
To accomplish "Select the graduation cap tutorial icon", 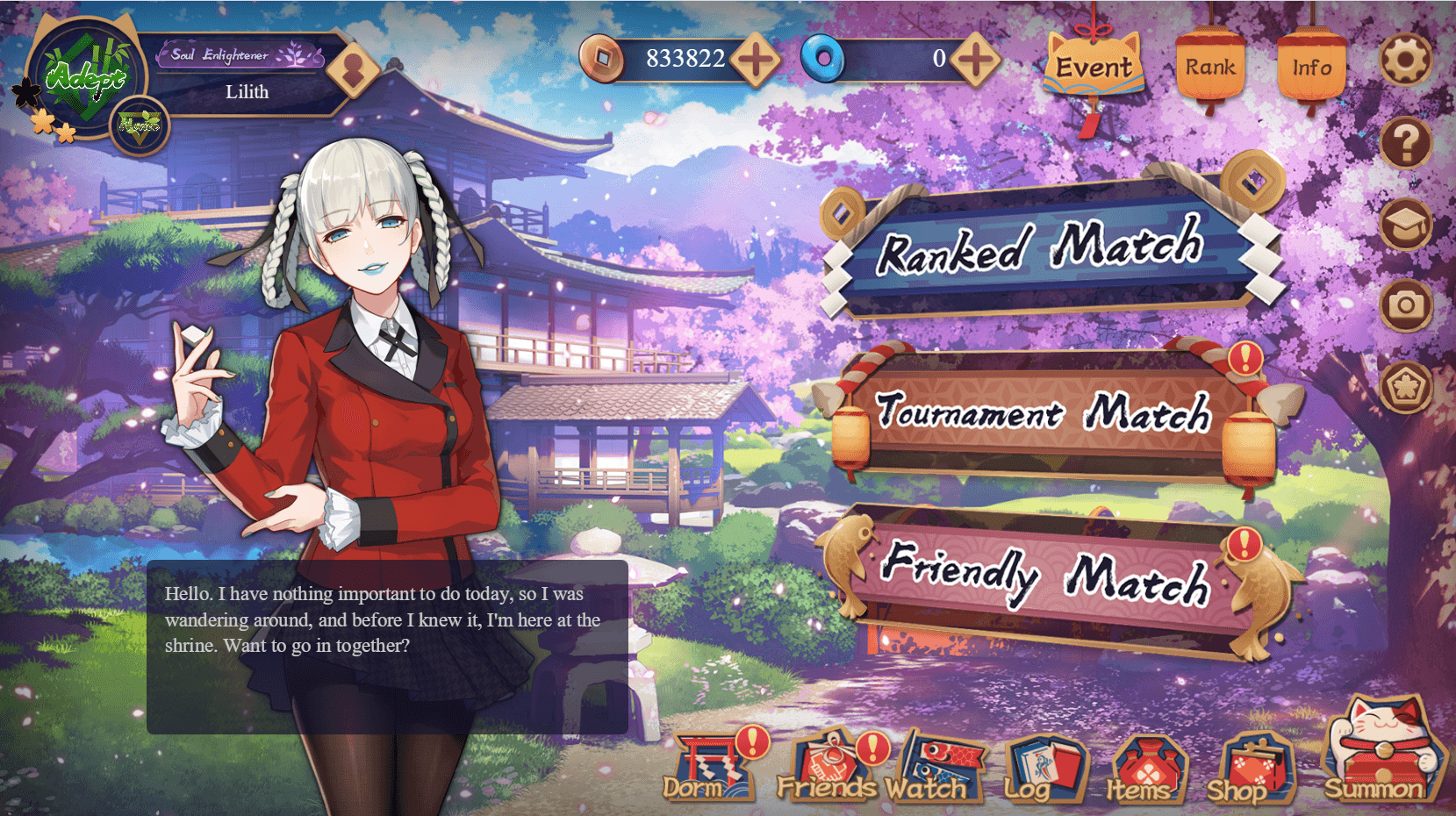I will [1406, 225].
